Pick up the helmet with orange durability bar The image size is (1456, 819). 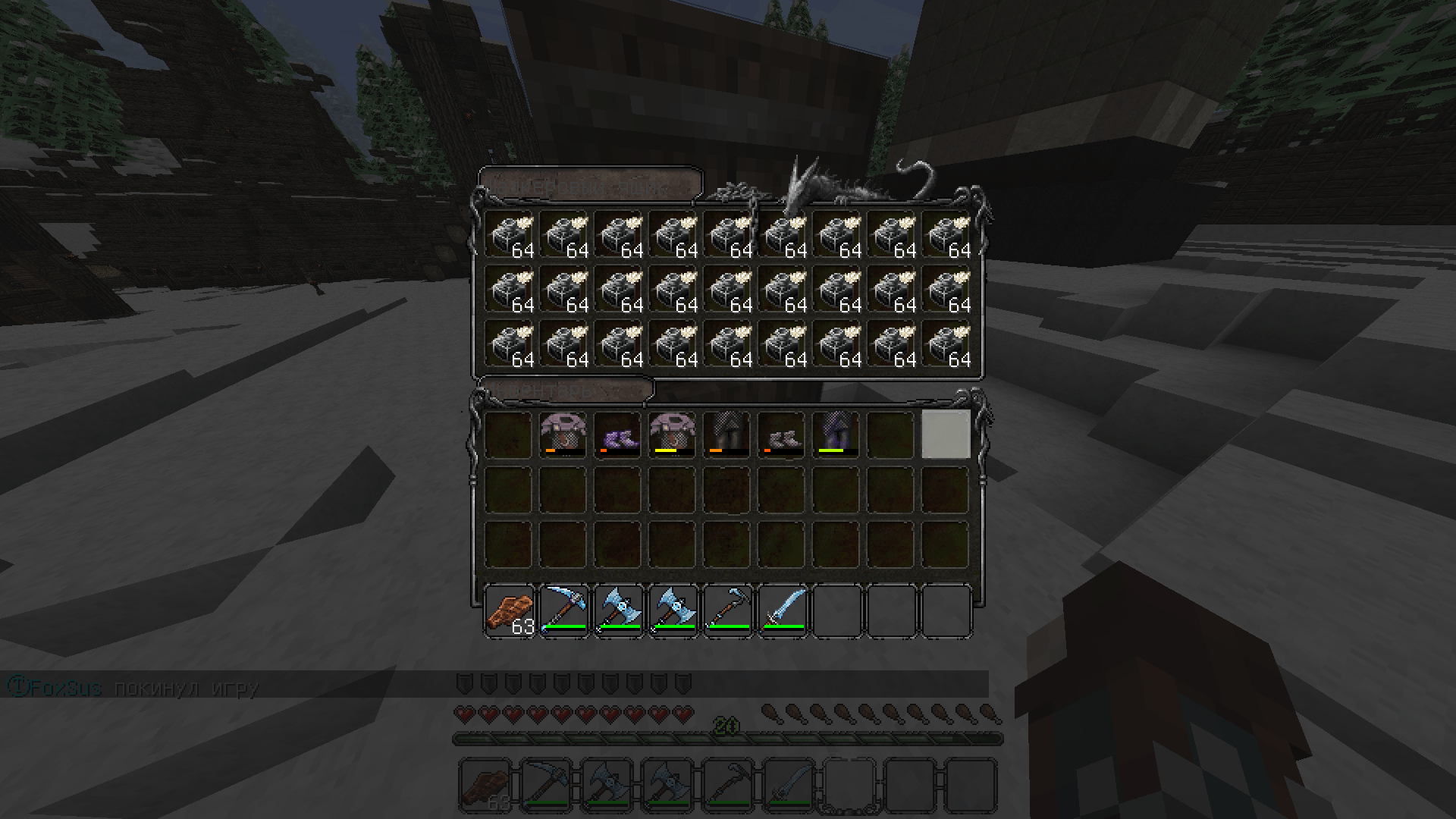click(x=563, y=435)
